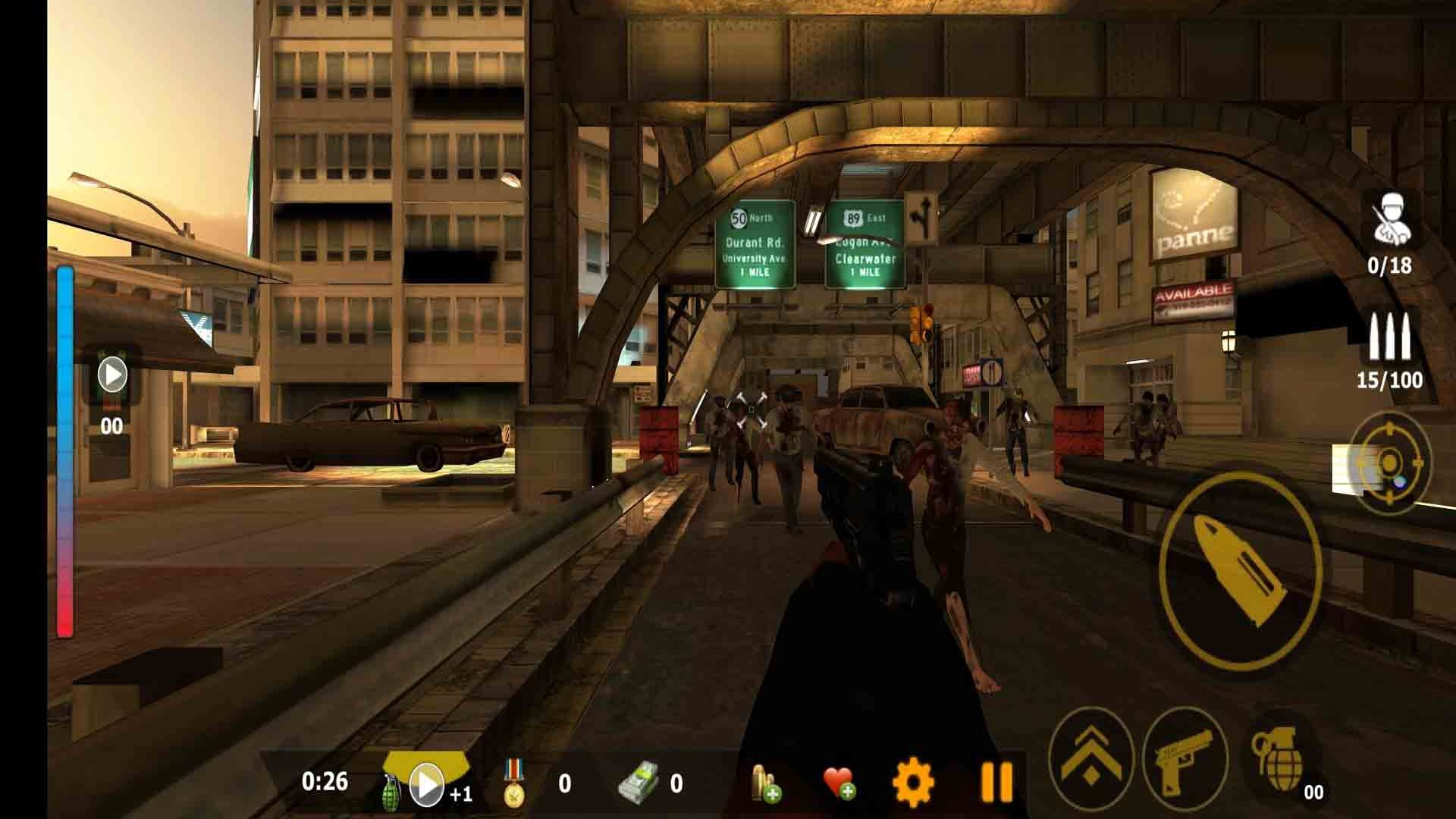Watch video for +1 grenade reward

pos(427,784)
